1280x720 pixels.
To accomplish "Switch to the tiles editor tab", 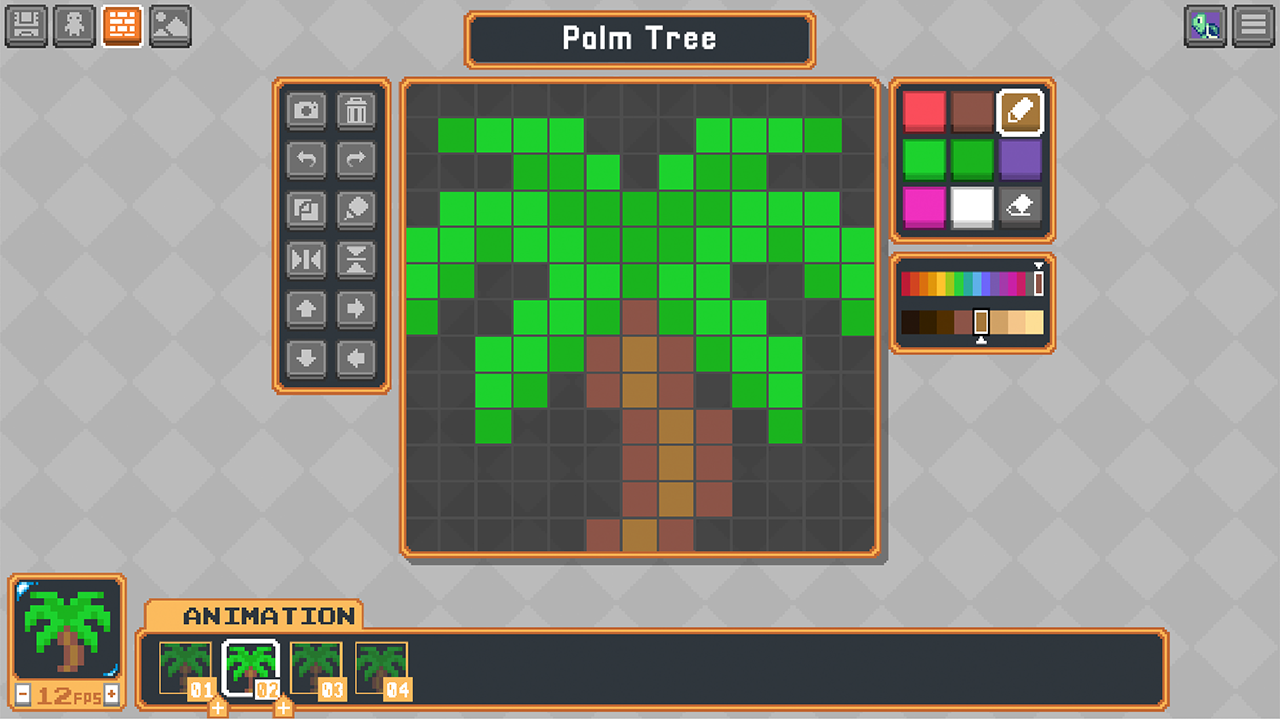I will 122,27.
